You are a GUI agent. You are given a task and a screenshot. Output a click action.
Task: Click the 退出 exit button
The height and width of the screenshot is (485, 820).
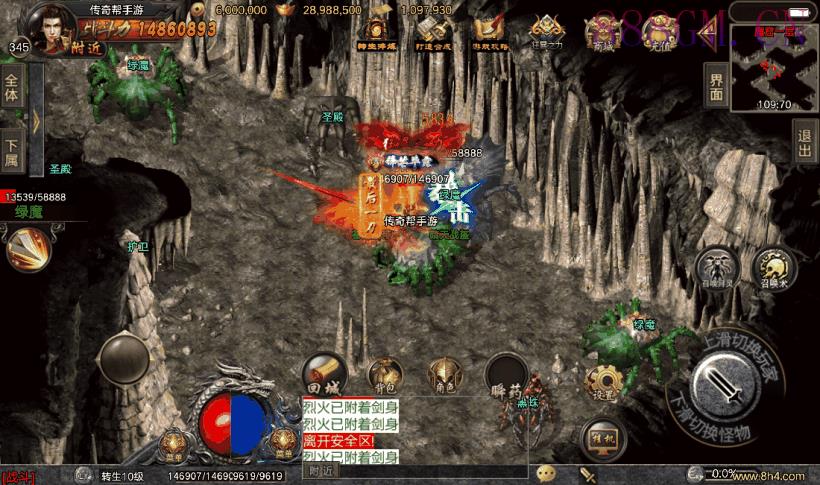click(x=805, y=142)
